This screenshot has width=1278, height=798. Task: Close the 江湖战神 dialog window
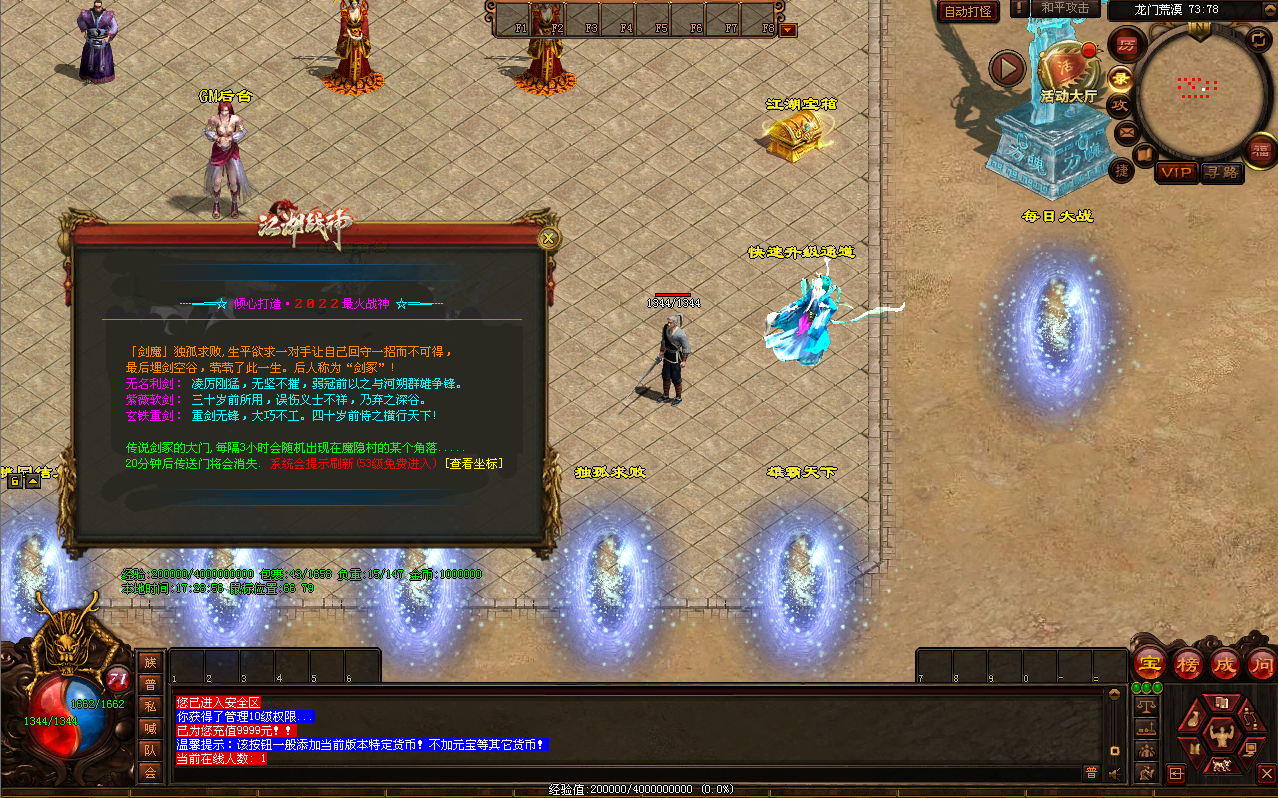(548, 238)
